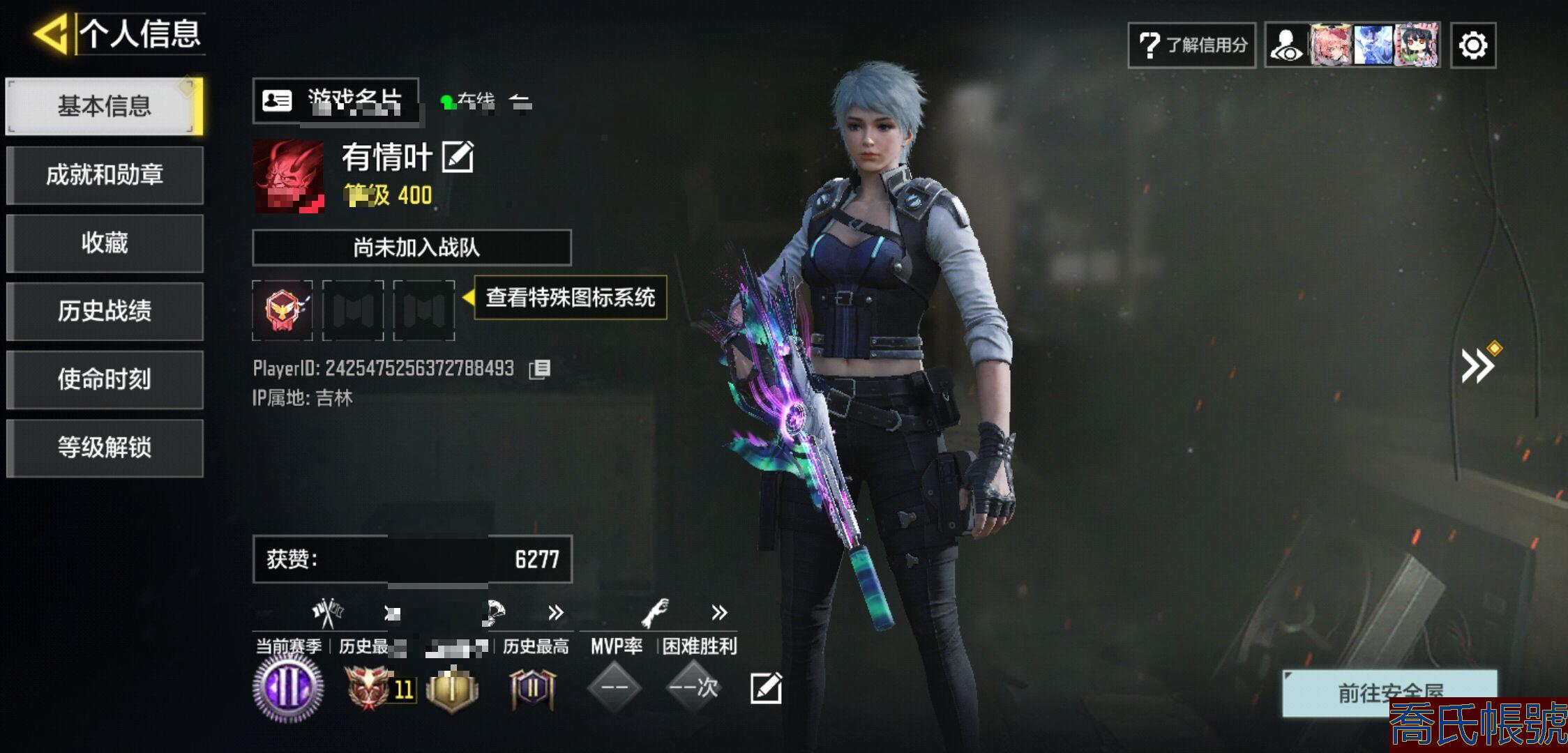Edit the displayed stats at bottom

(765, 688)
